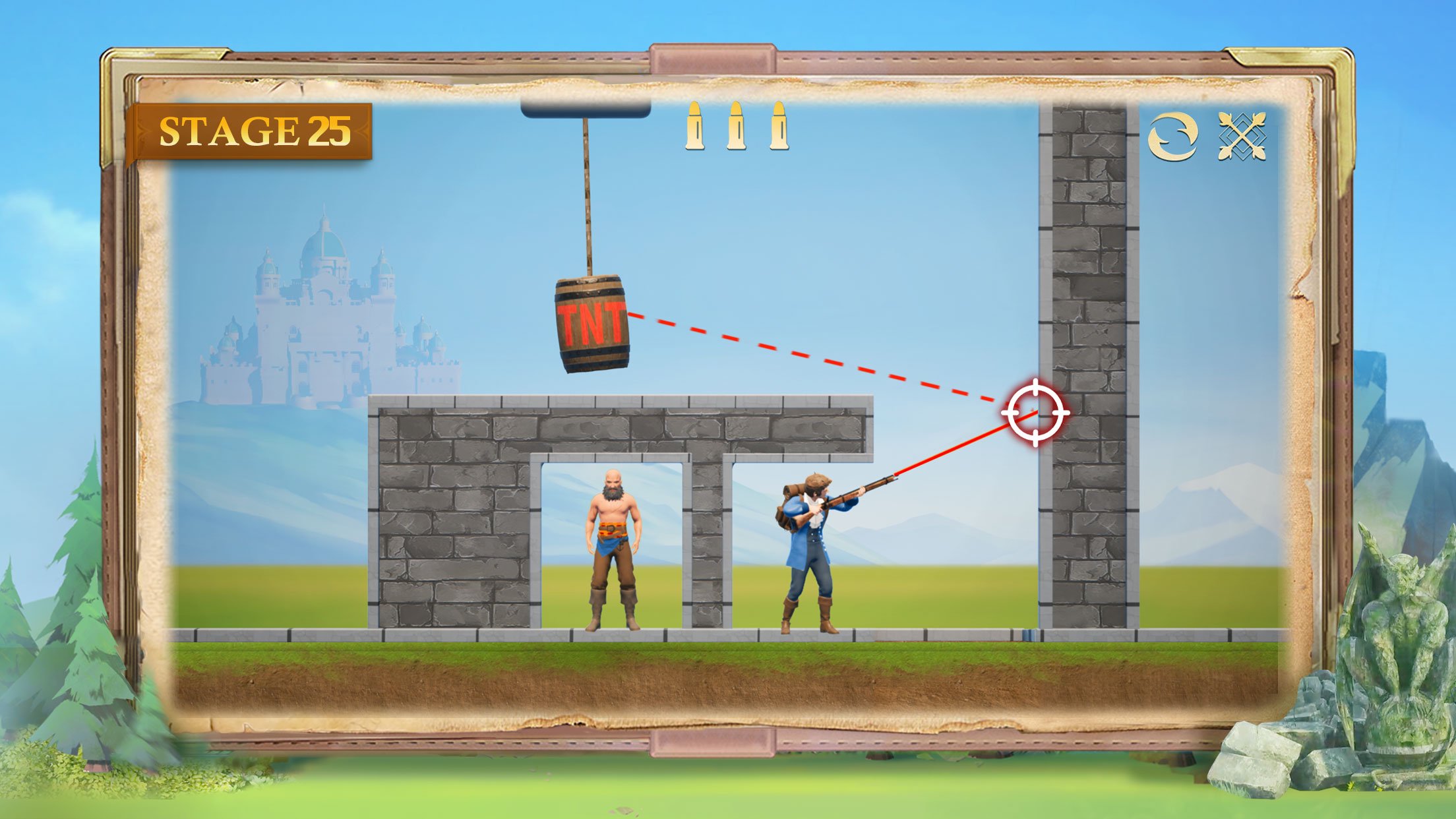
Task: Select the rightmost bullet ammo icon
Action: coord(778,129)
